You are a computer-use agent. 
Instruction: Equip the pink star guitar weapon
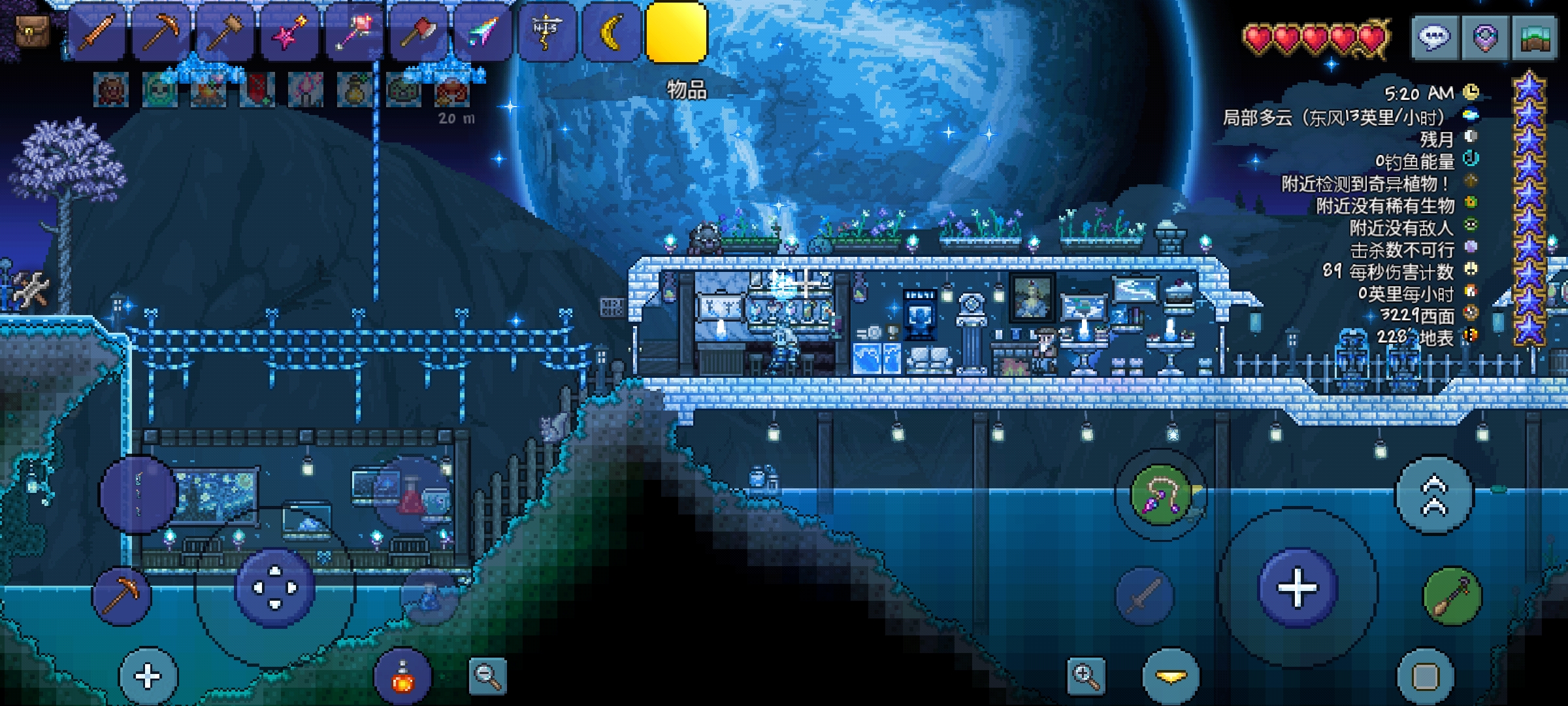pyautogui.click(x=289, y=31)
